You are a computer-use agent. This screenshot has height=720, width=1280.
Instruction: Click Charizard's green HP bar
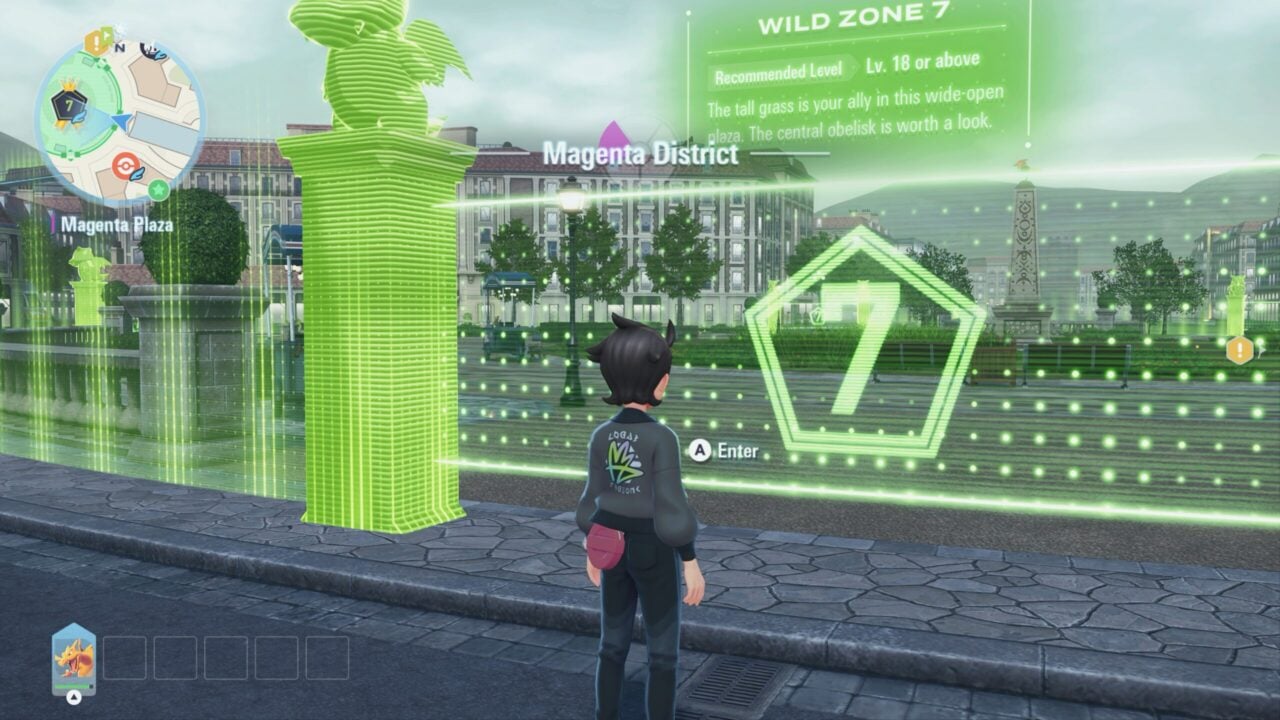tap(72, 686)
